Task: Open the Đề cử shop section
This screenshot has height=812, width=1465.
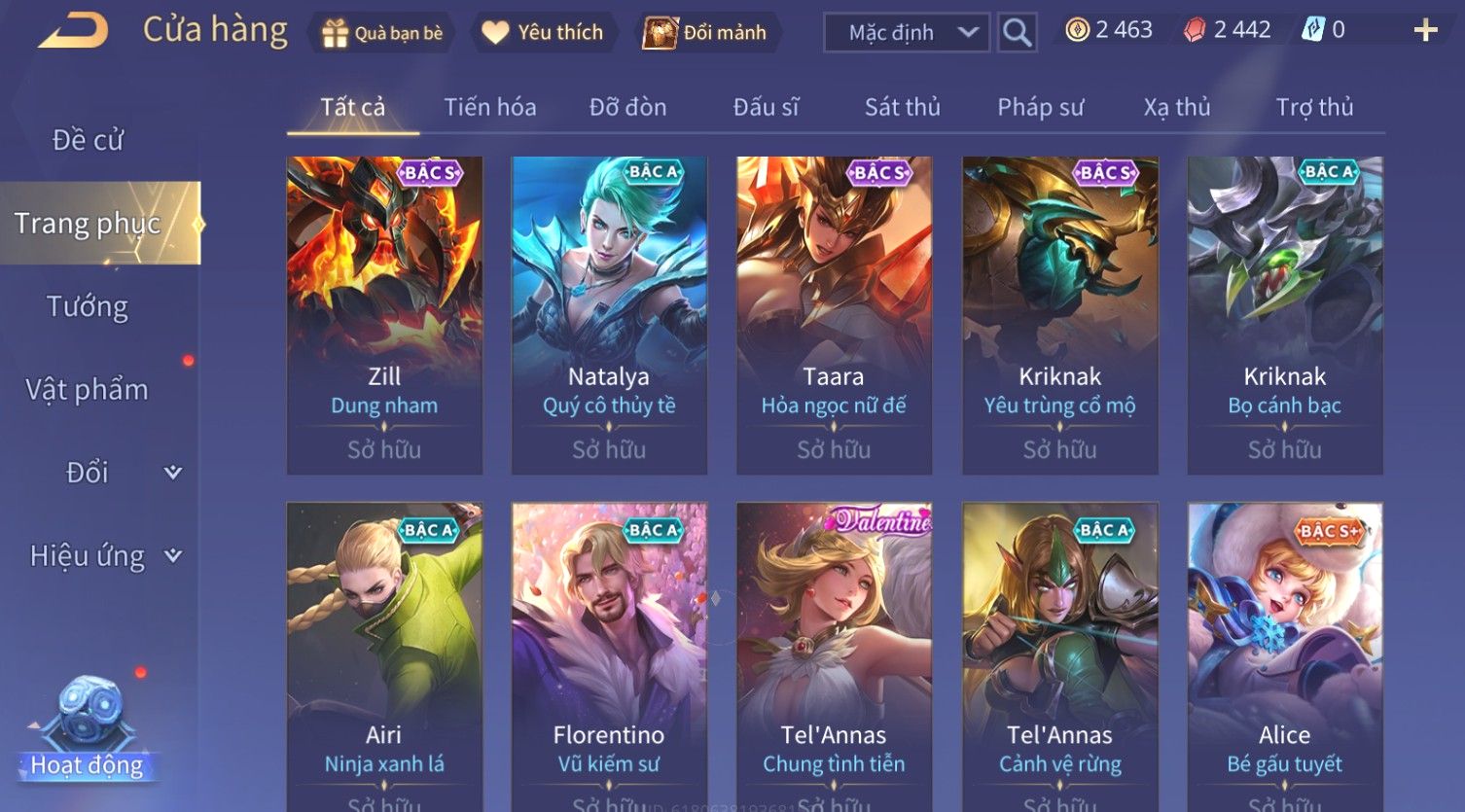Action: click(88, 140)
